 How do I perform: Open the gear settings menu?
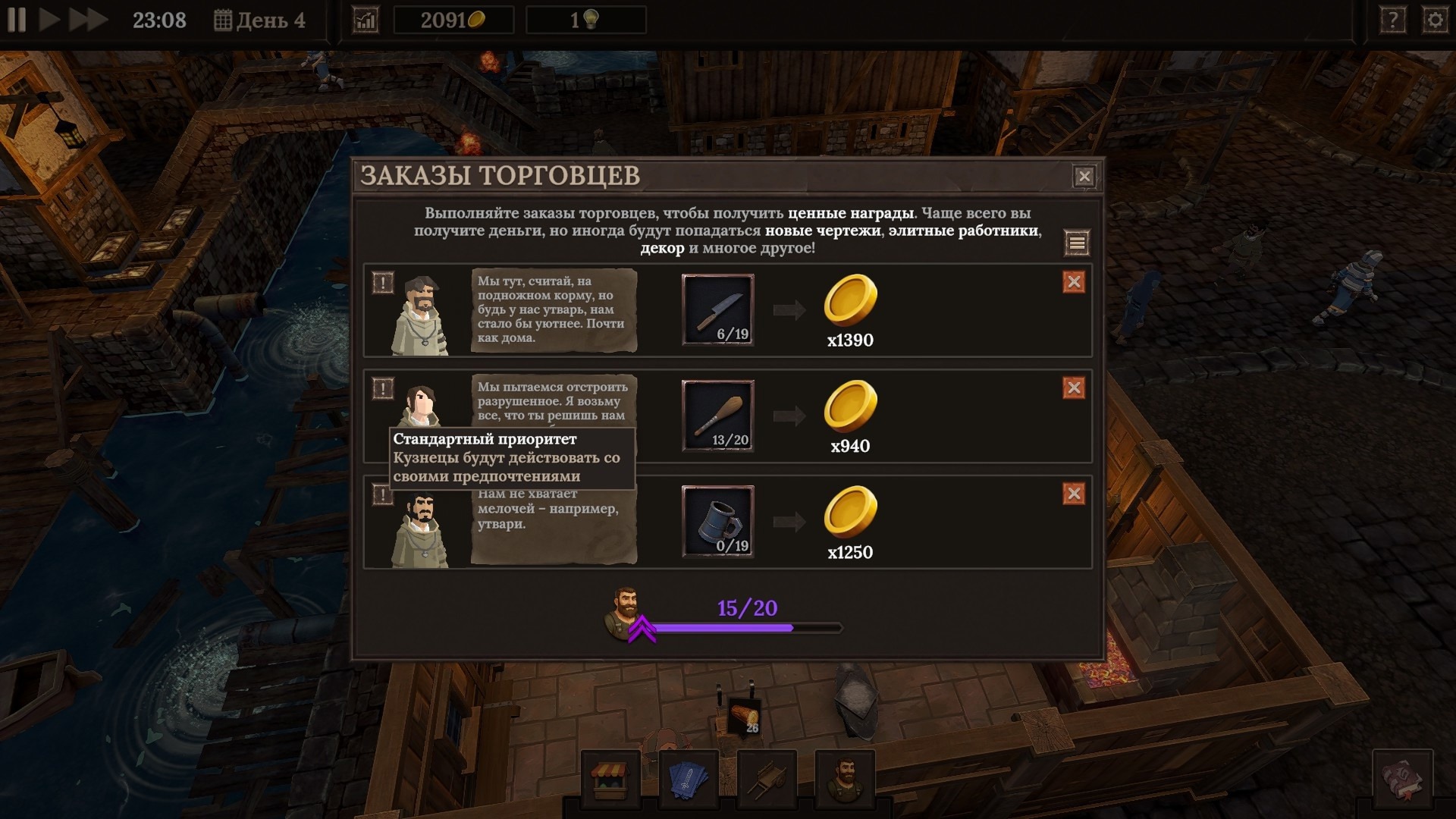pos(1435,20)
